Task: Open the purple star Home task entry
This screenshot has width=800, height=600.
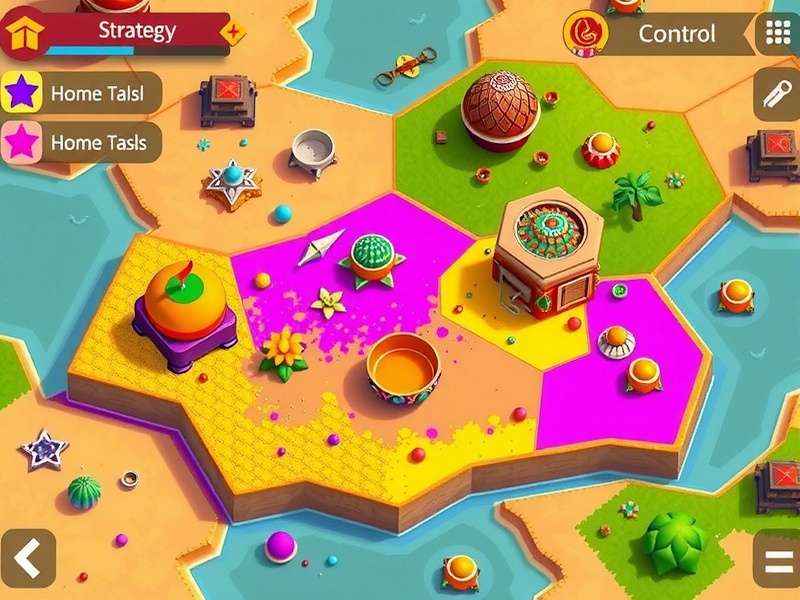Action: coord(80,93)
